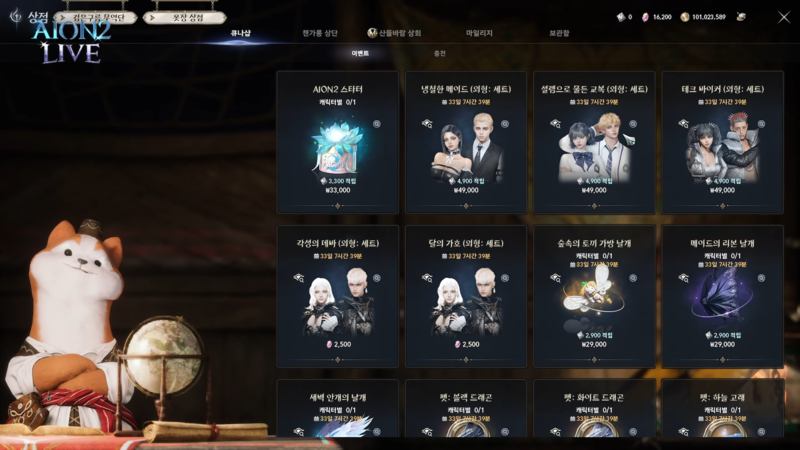The height and width of the screenshot is (450, 800).
Task: Open the 펜가룸 상단 tab
Action: click(322, 33)
